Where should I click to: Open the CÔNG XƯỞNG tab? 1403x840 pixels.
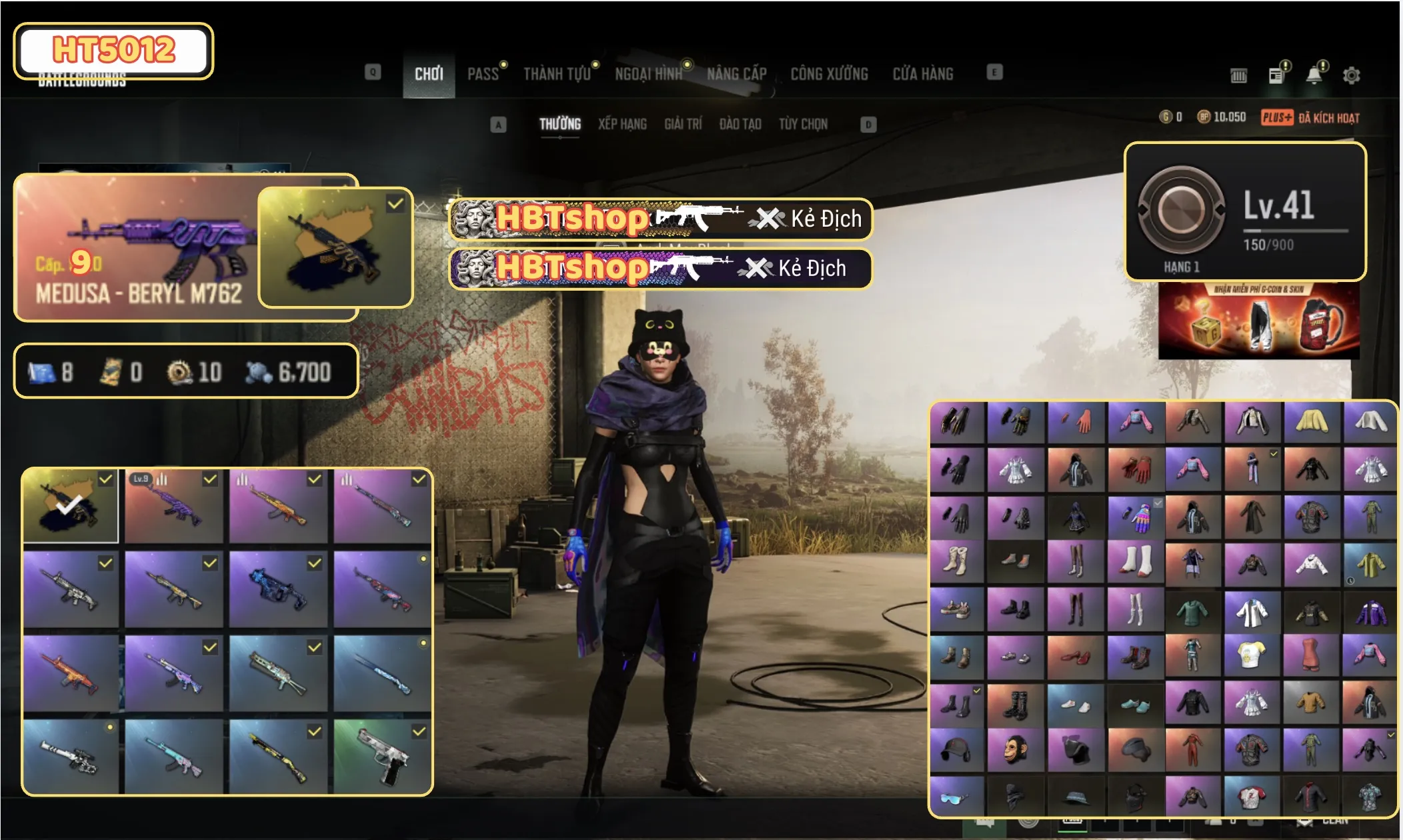tap(829, 74)
